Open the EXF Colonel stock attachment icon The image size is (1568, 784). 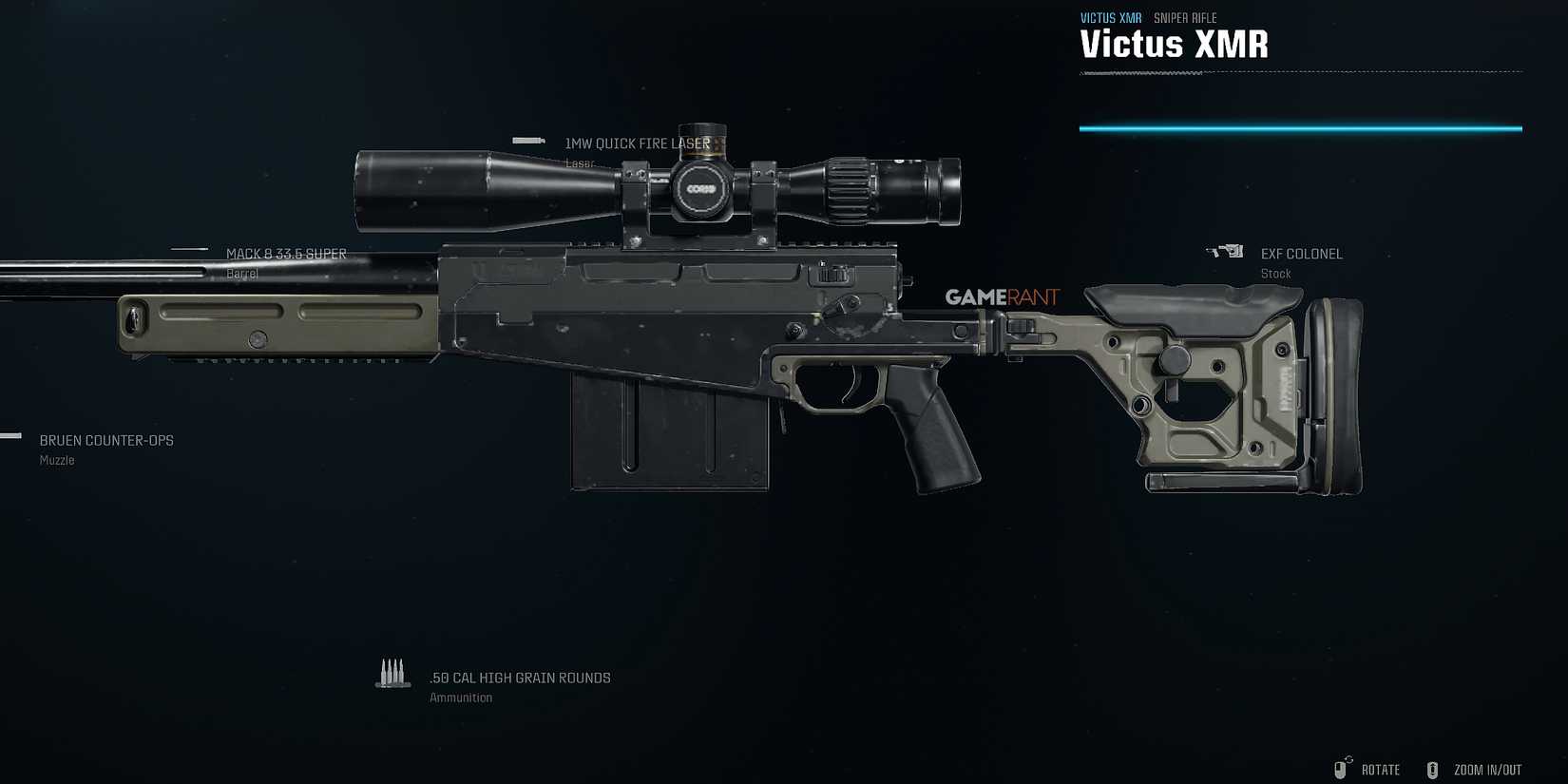click(x=1226, y=251)
